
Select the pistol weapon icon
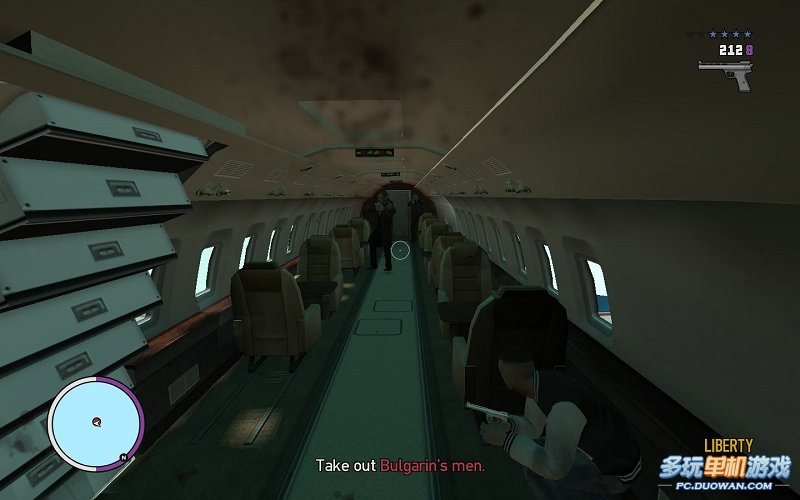tap(726, 72)
